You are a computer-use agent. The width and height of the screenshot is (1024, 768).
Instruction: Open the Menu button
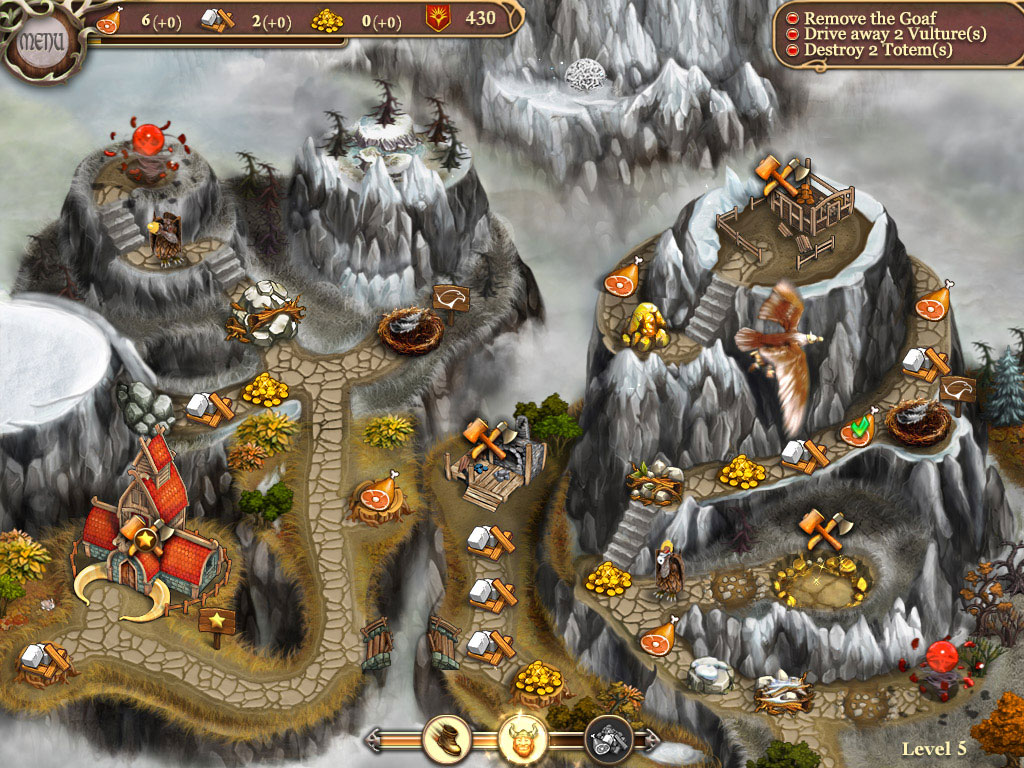(42, 43)
